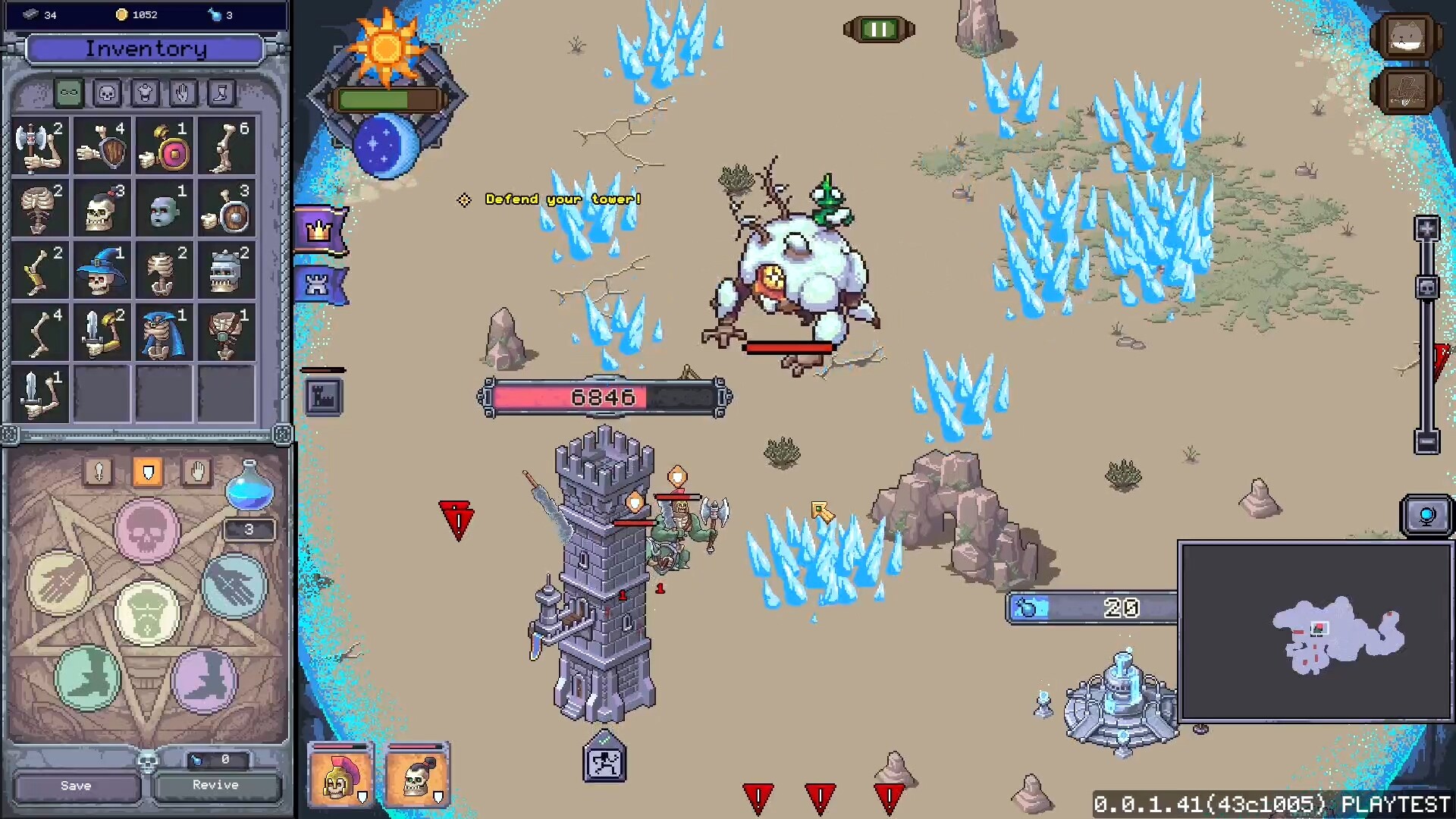Open the chest armor category in Inventory

pos(143,93)
